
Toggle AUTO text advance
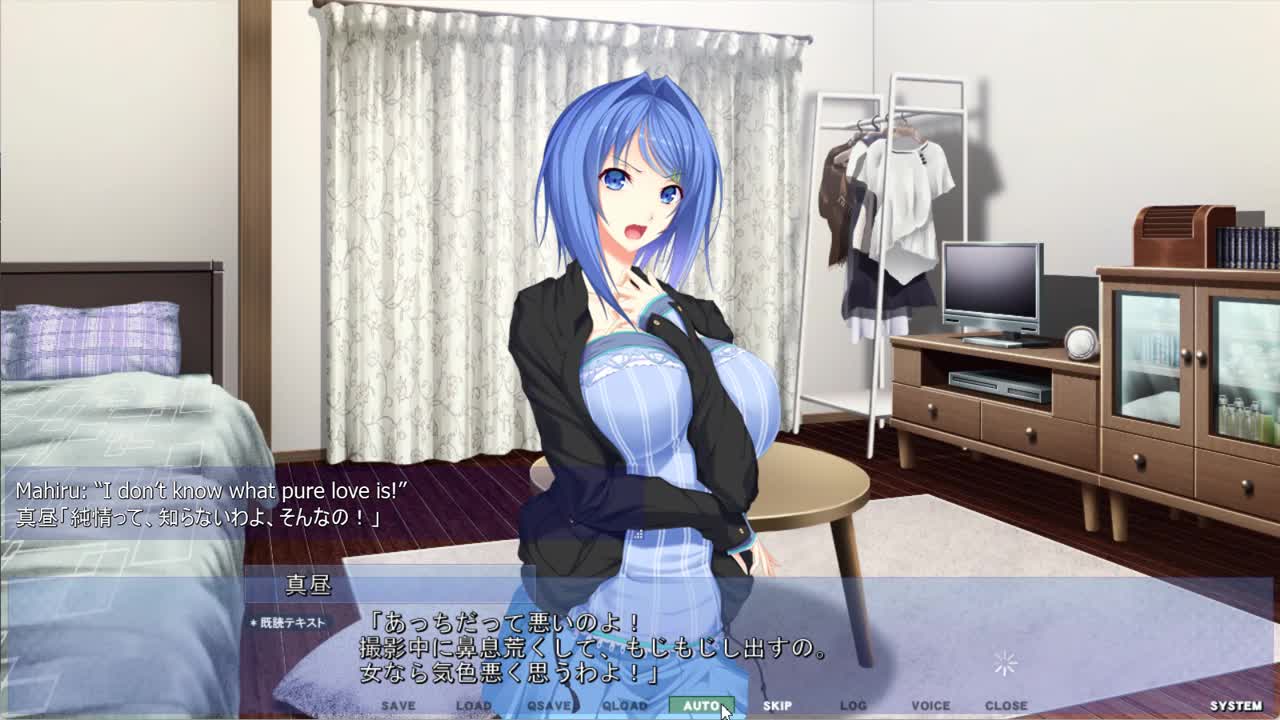[x=701, y=706]
